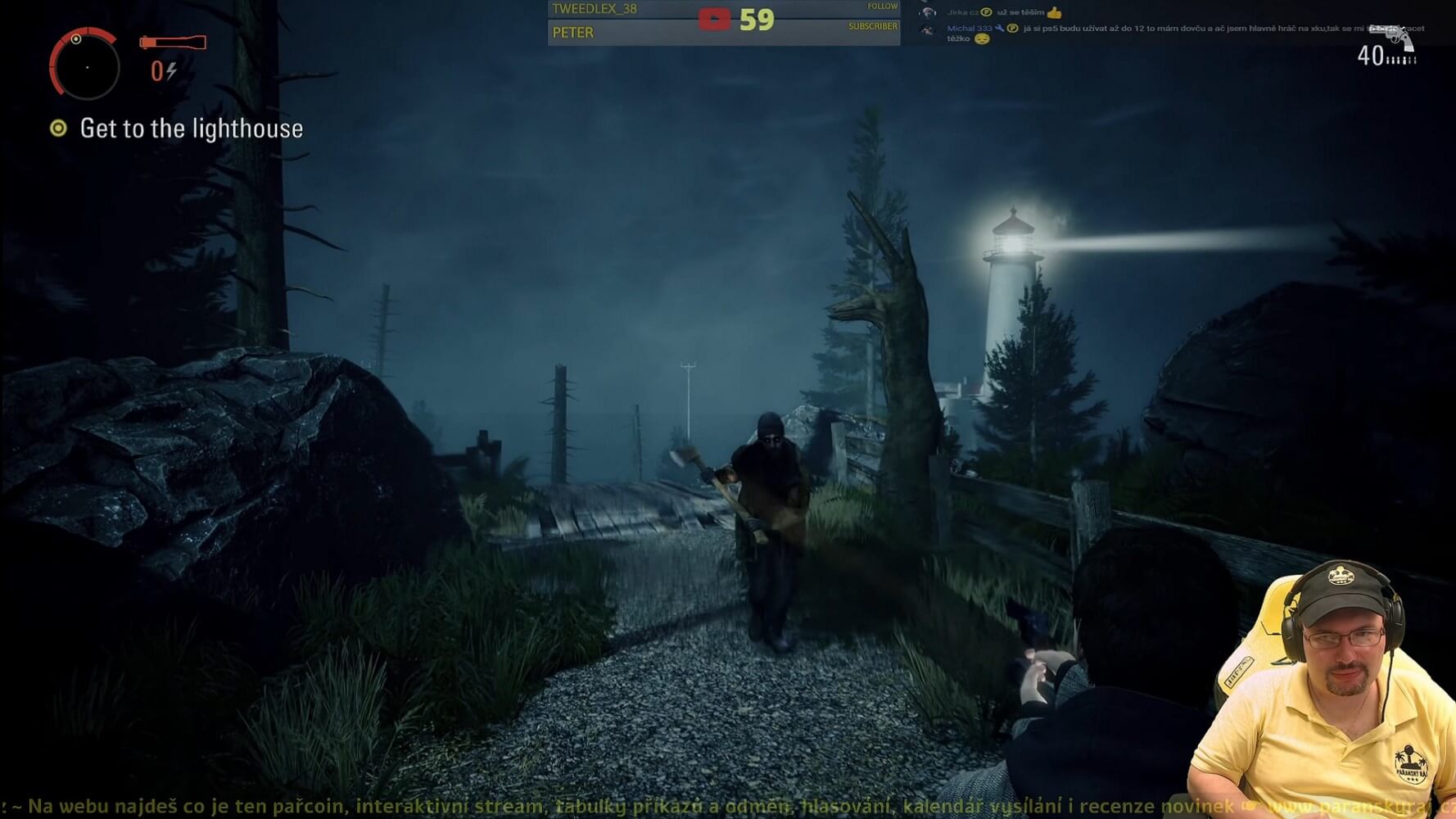This screenshot has width=1456, height=819.
Task: Select the revolver weapon icon
Action: pos(1392,38)
